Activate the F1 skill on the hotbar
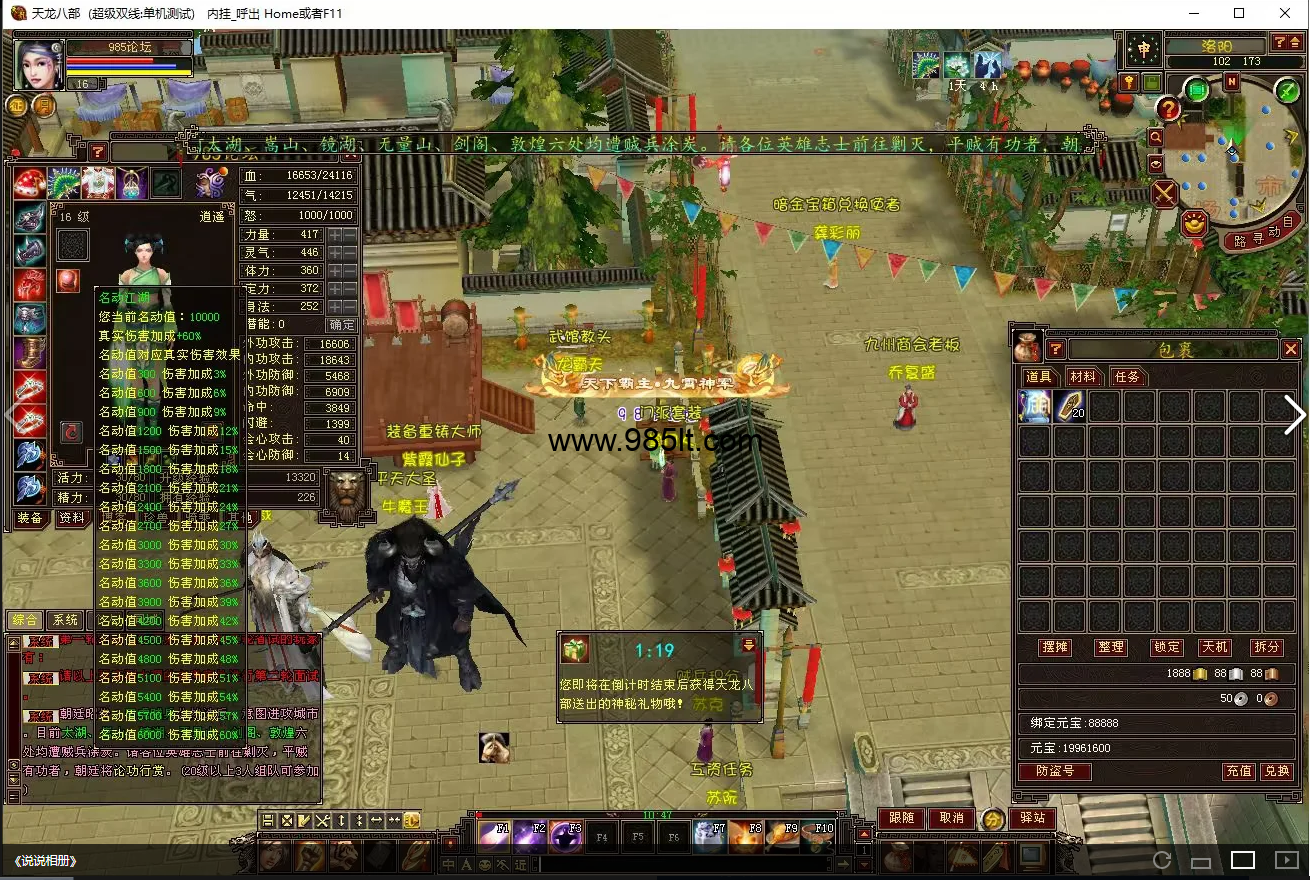Screen dimensions: 1310x880 point(495,836)
